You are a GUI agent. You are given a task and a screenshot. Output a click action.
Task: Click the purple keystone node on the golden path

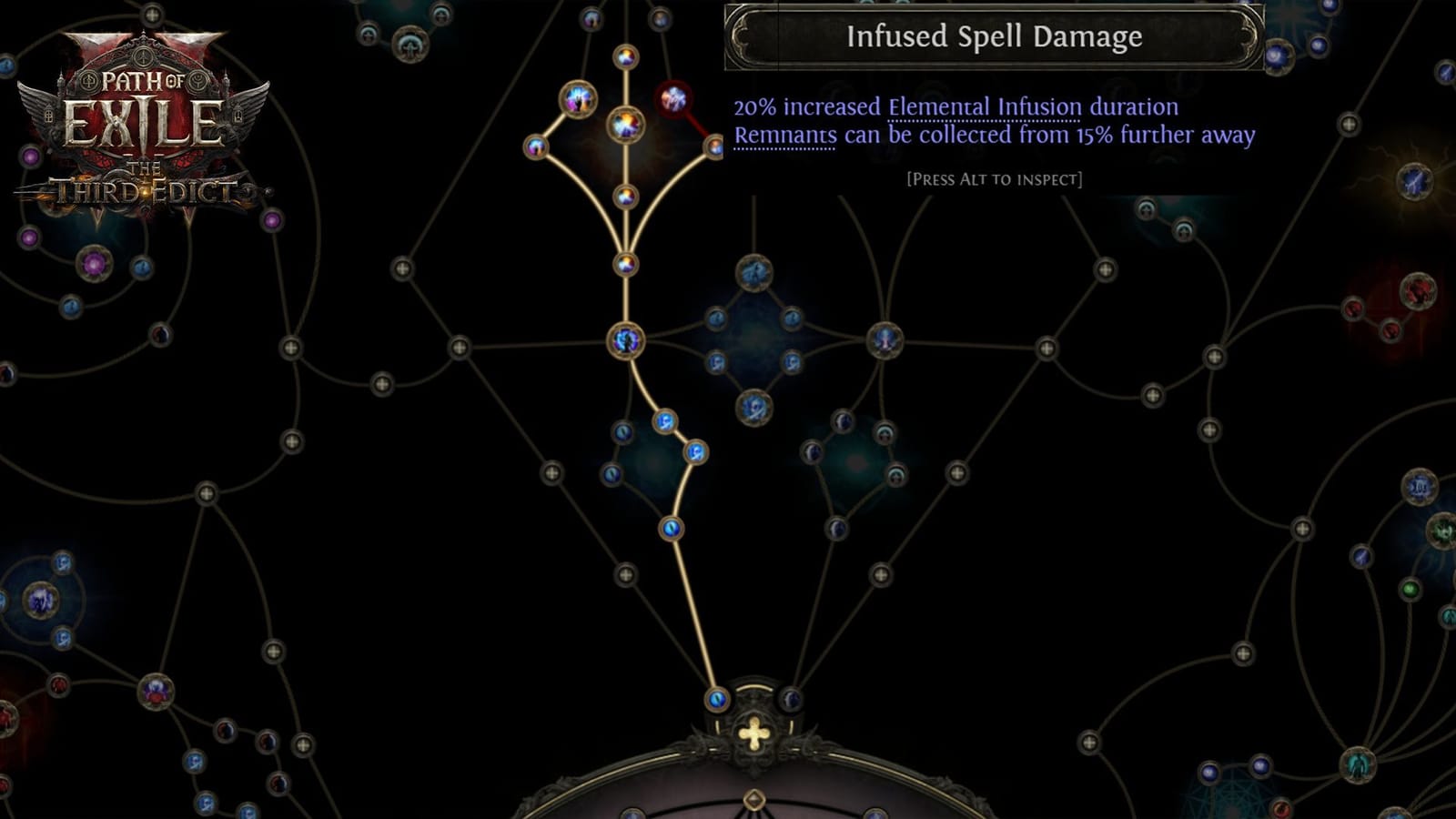coord(626,343)
